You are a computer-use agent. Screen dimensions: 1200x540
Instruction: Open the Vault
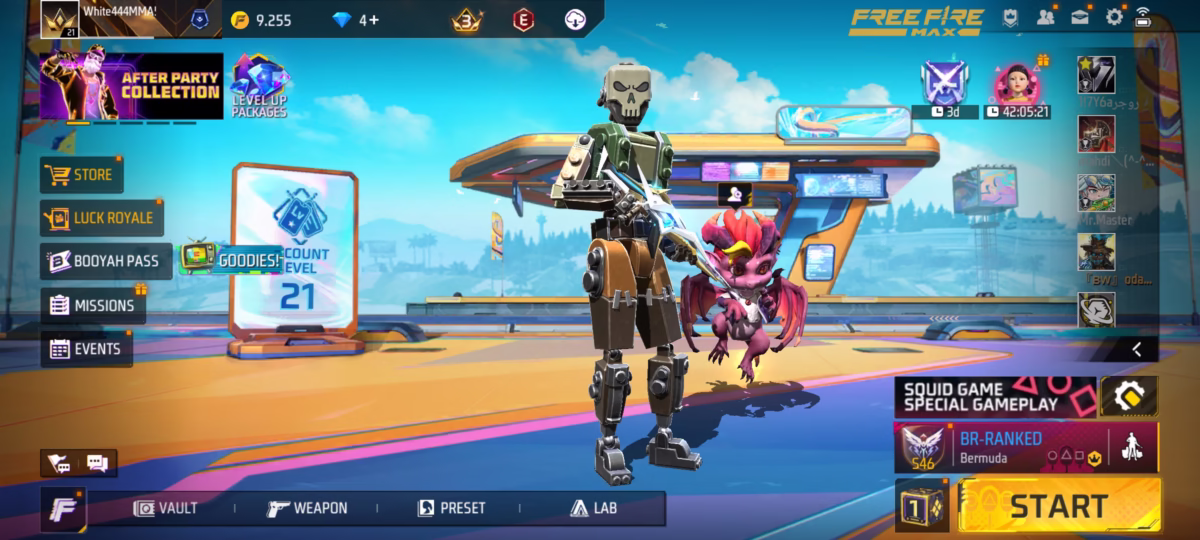167,508
